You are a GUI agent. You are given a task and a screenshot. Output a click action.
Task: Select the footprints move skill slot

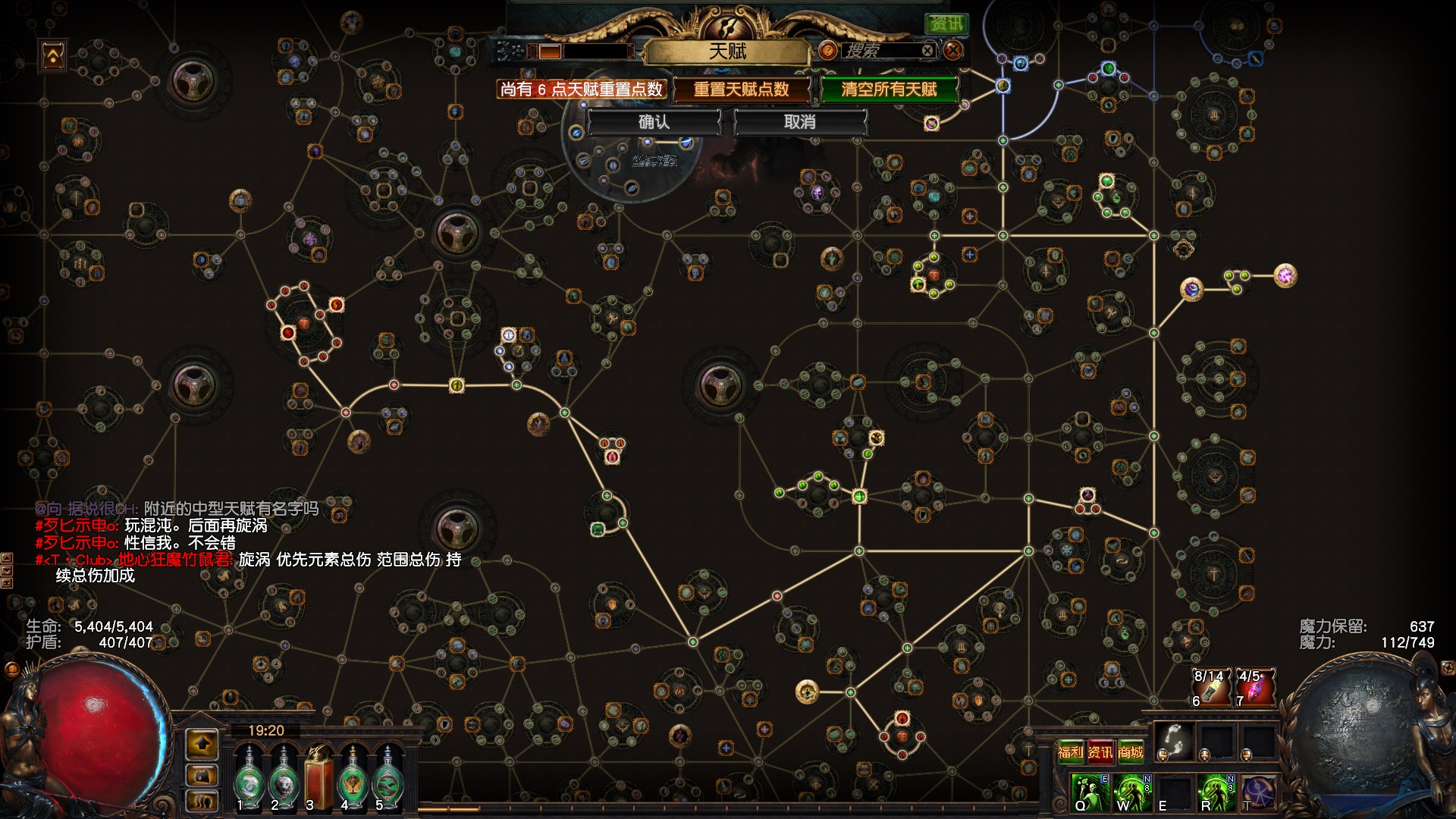pos(1174,741)
